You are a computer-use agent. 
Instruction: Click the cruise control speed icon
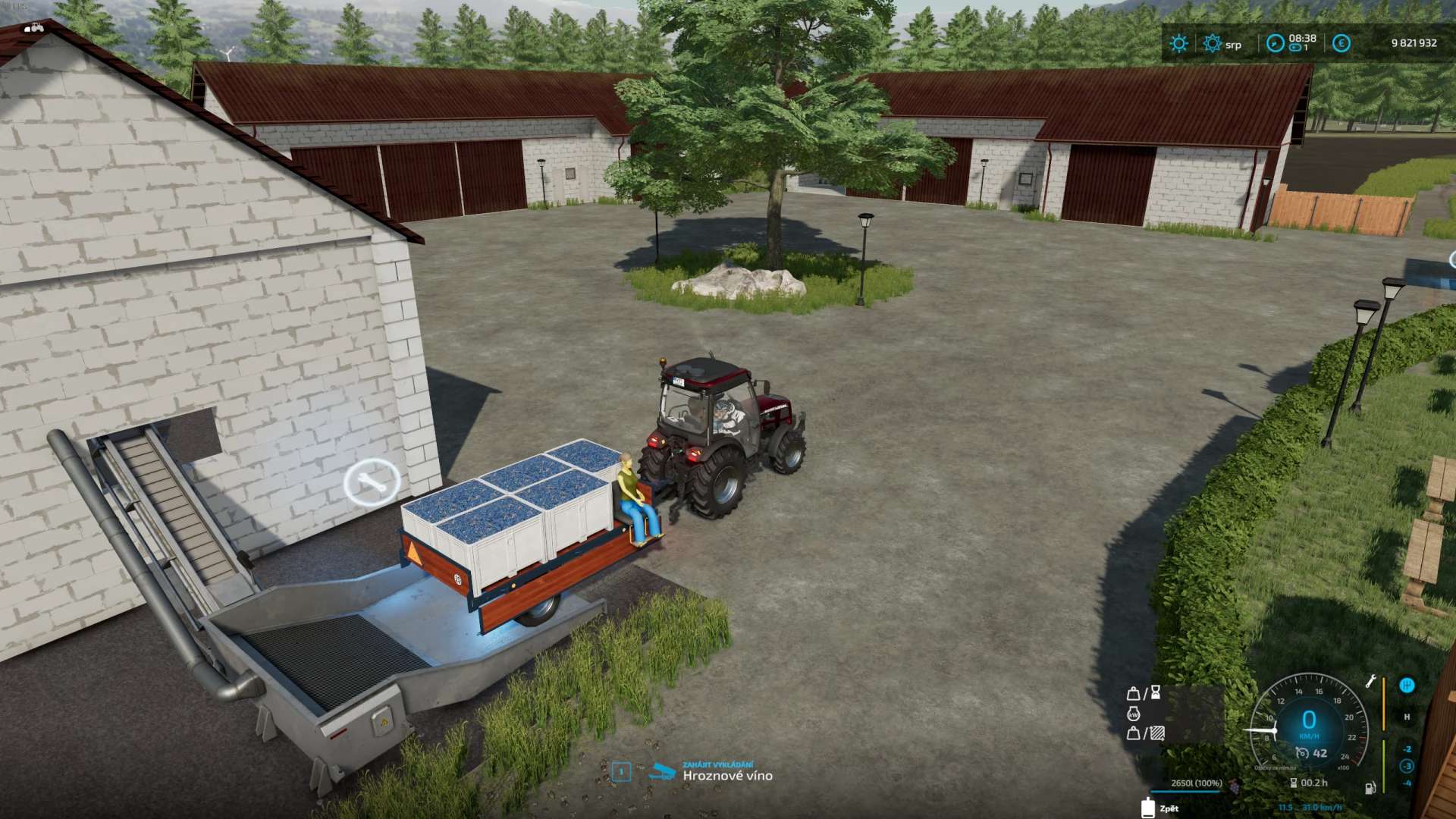(1302, 753)
